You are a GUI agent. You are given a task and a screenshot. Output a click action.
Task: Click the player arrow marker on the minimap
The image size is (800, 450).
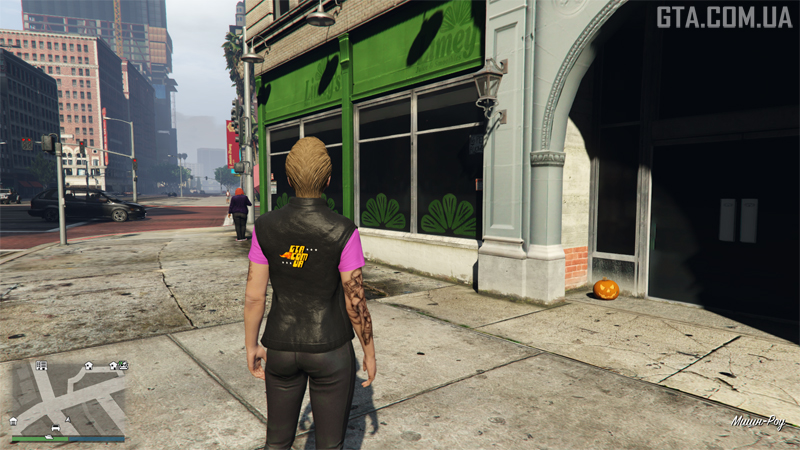point(68,420)
